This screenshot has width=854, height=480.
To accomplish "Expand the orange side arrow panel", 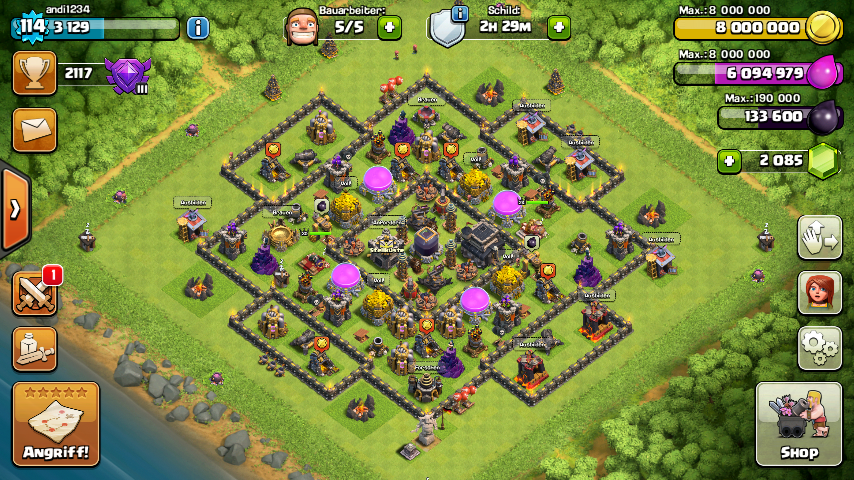I will click(14, 209).
